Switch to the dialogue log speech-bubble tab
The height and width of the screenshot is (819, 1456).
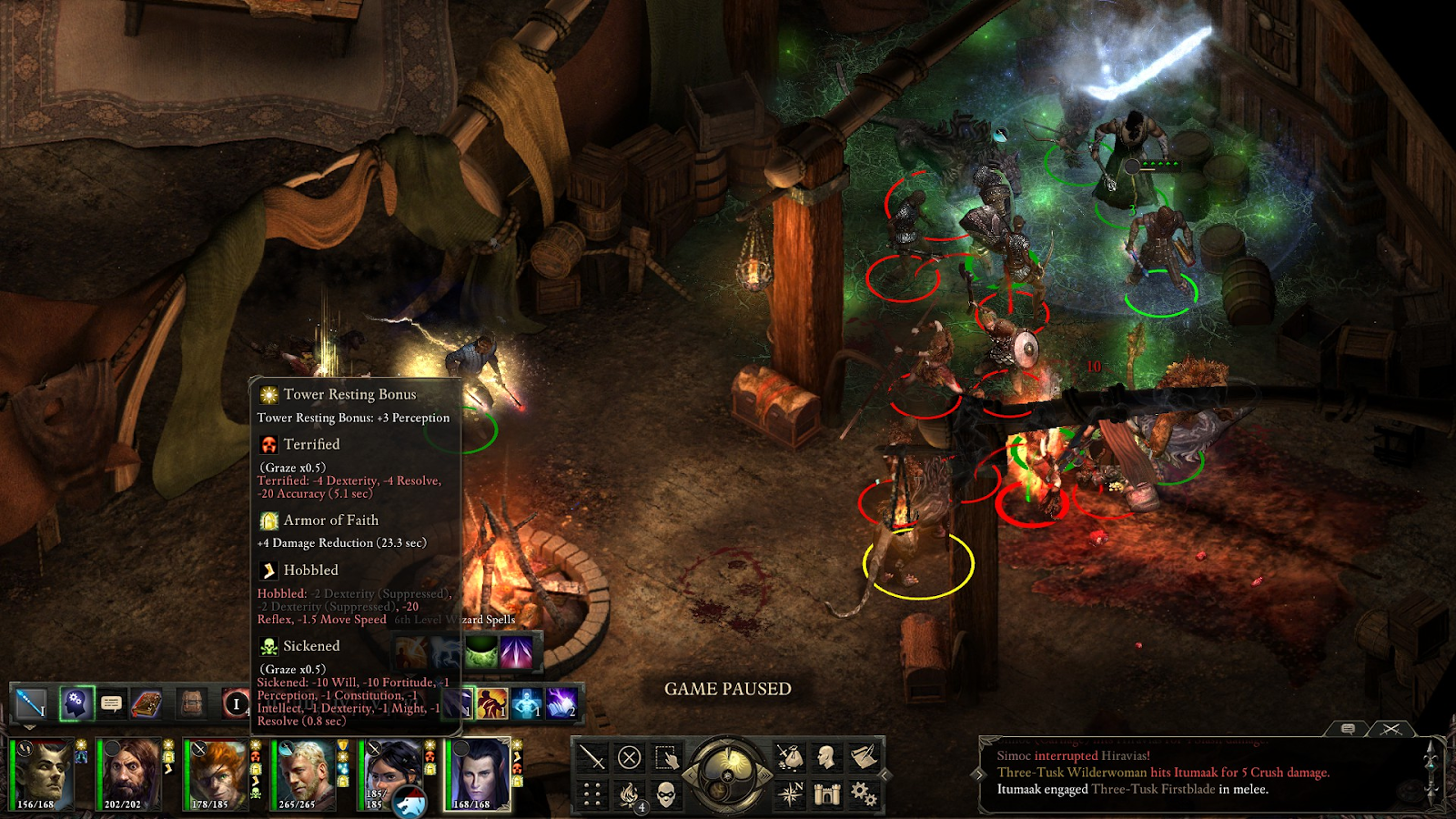pos(1349,729)
